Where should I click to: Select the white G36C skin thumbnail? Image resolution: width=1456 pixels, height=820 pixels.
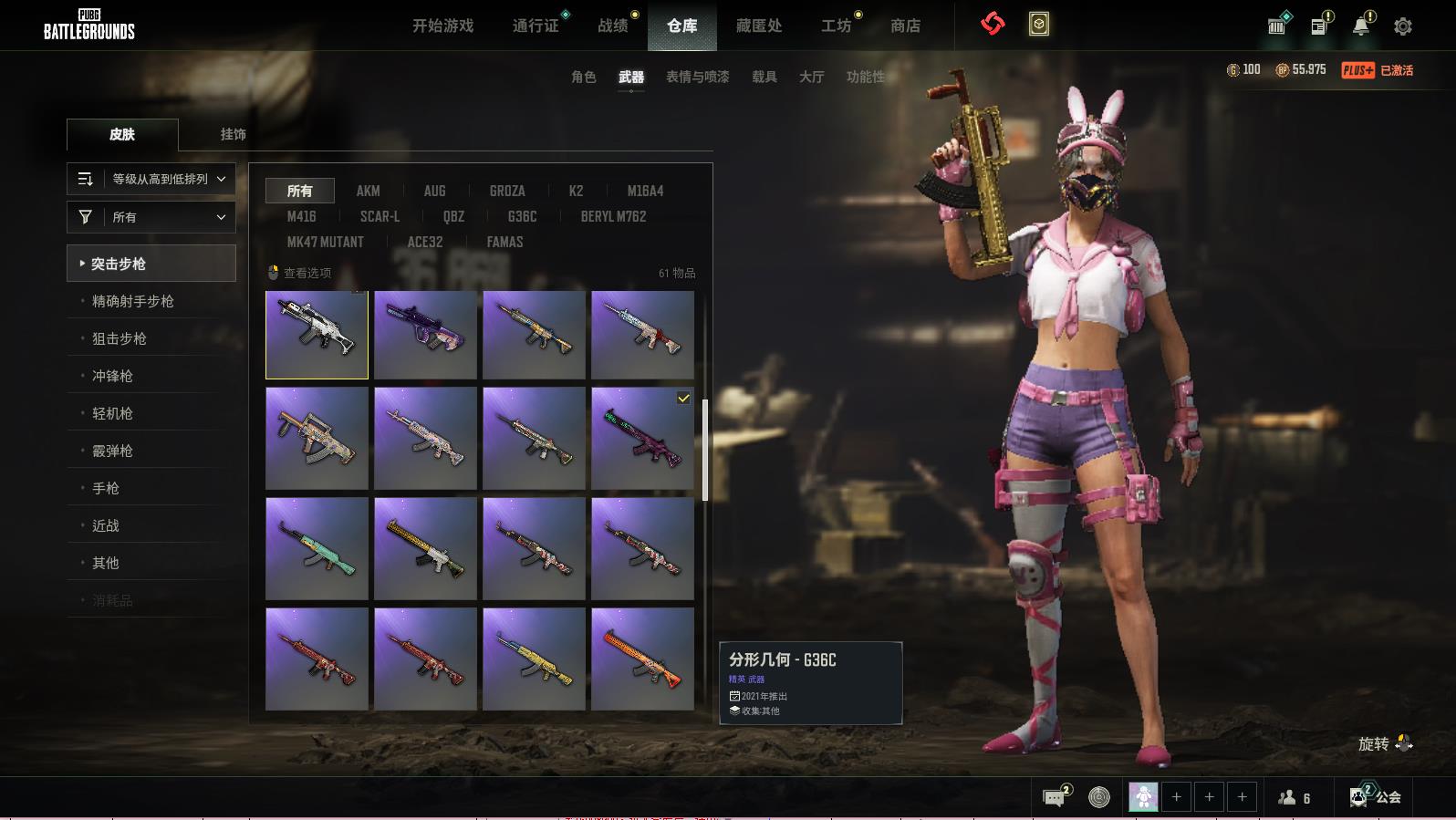pos(317,335)
